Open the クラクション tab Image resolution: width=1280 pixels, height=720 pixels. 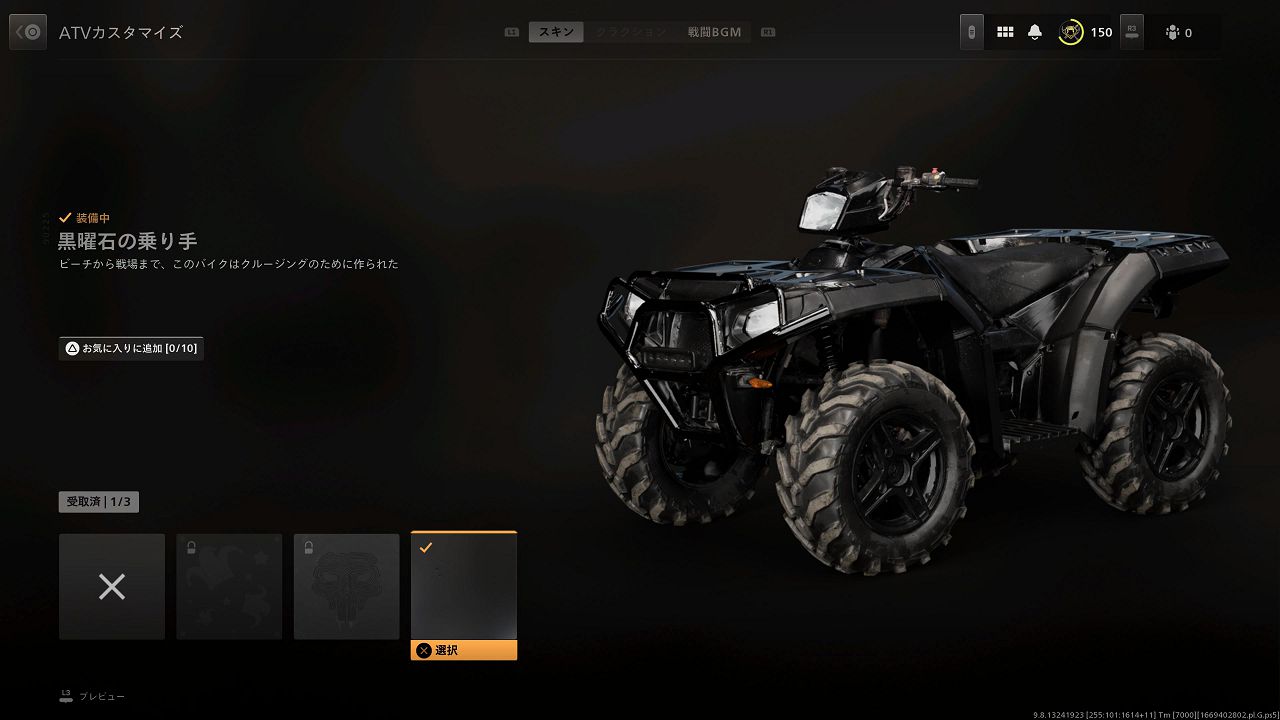tap(631, 32)
